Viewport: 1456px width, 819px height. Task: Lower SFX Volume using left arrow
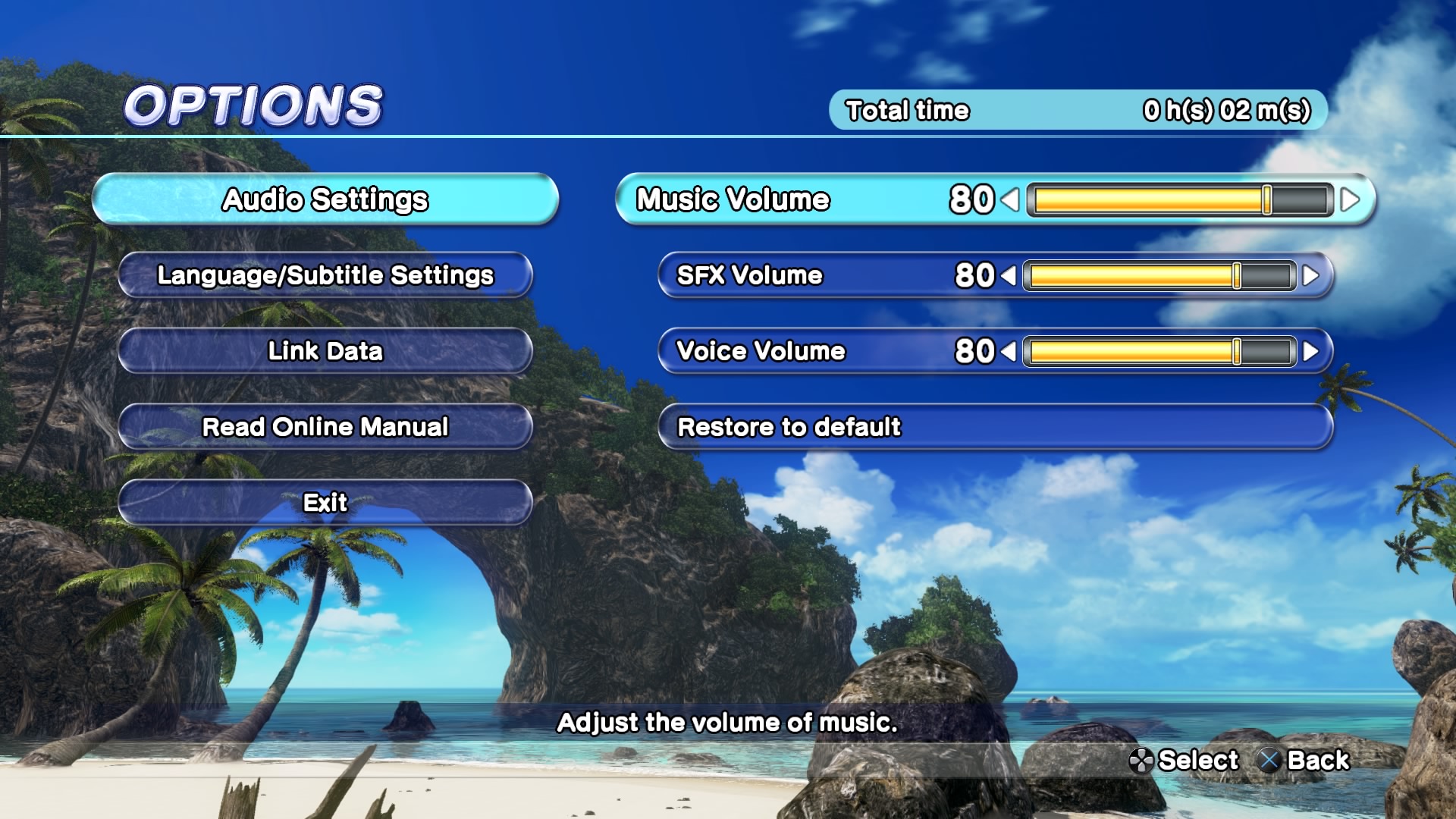1009,276
